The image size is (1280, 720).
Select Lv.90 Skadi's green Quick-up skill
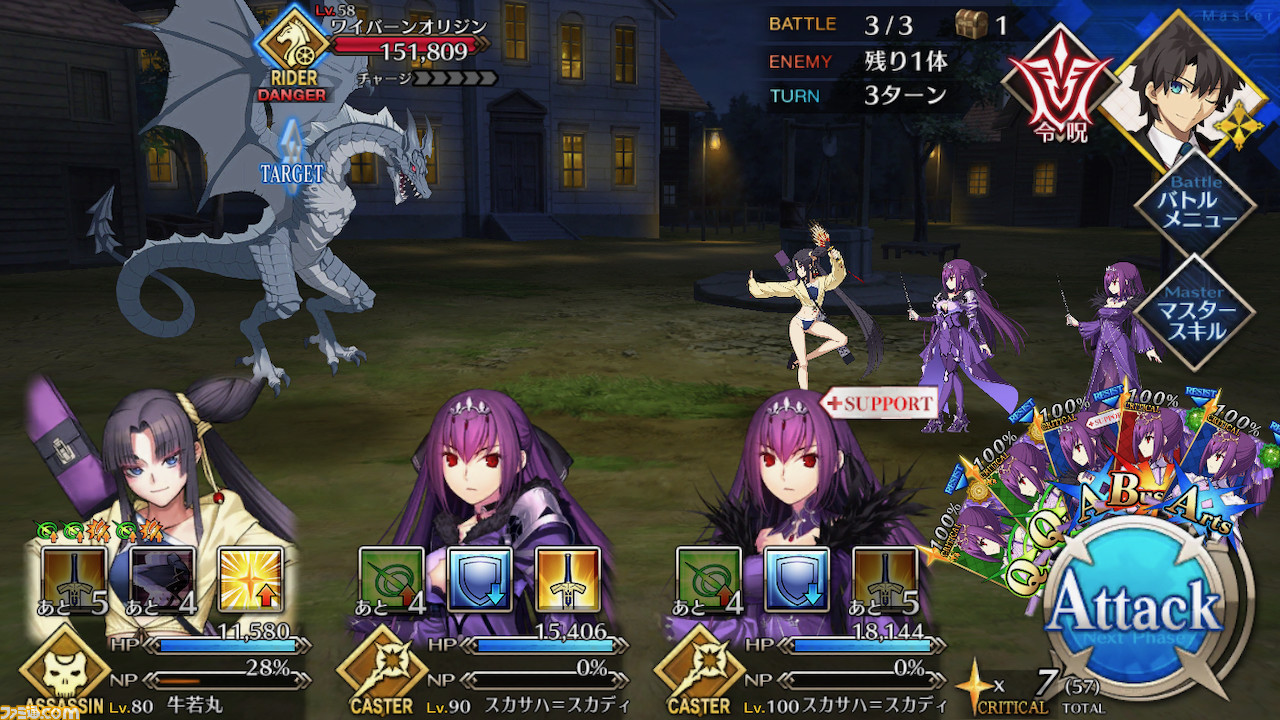pos(392,580)
